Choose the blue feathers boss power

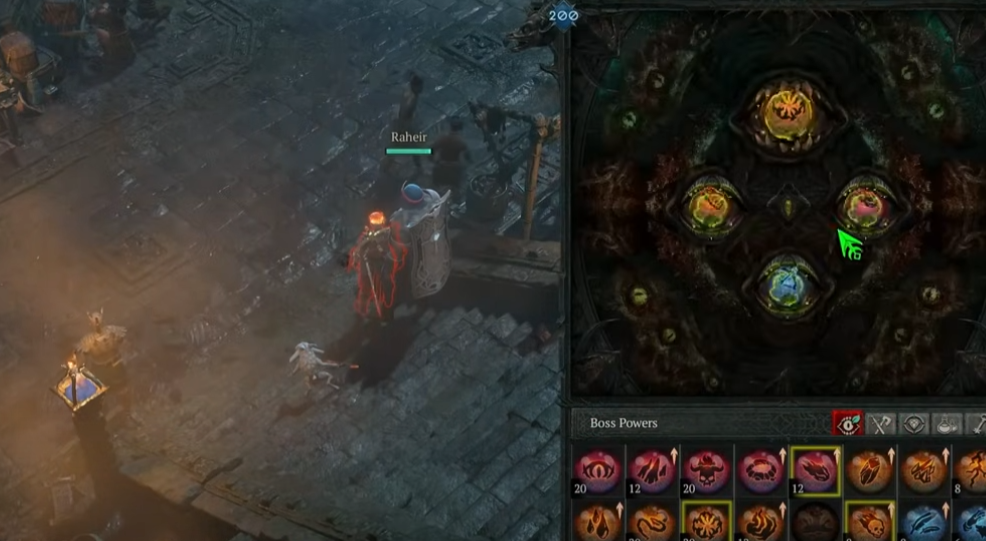pyautogui.click(x=922, y=523)
